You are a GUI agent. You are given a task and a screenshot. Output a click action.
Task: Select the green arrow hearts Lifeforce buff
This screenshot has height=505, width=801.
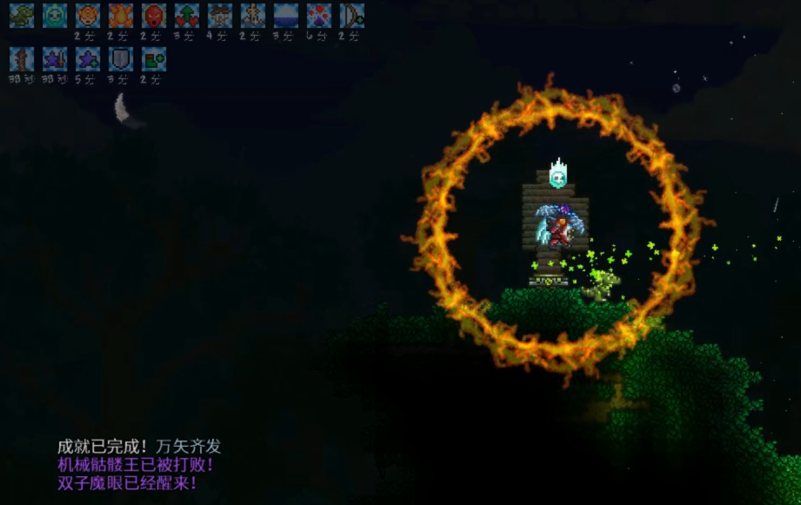(x=187, y=15)
